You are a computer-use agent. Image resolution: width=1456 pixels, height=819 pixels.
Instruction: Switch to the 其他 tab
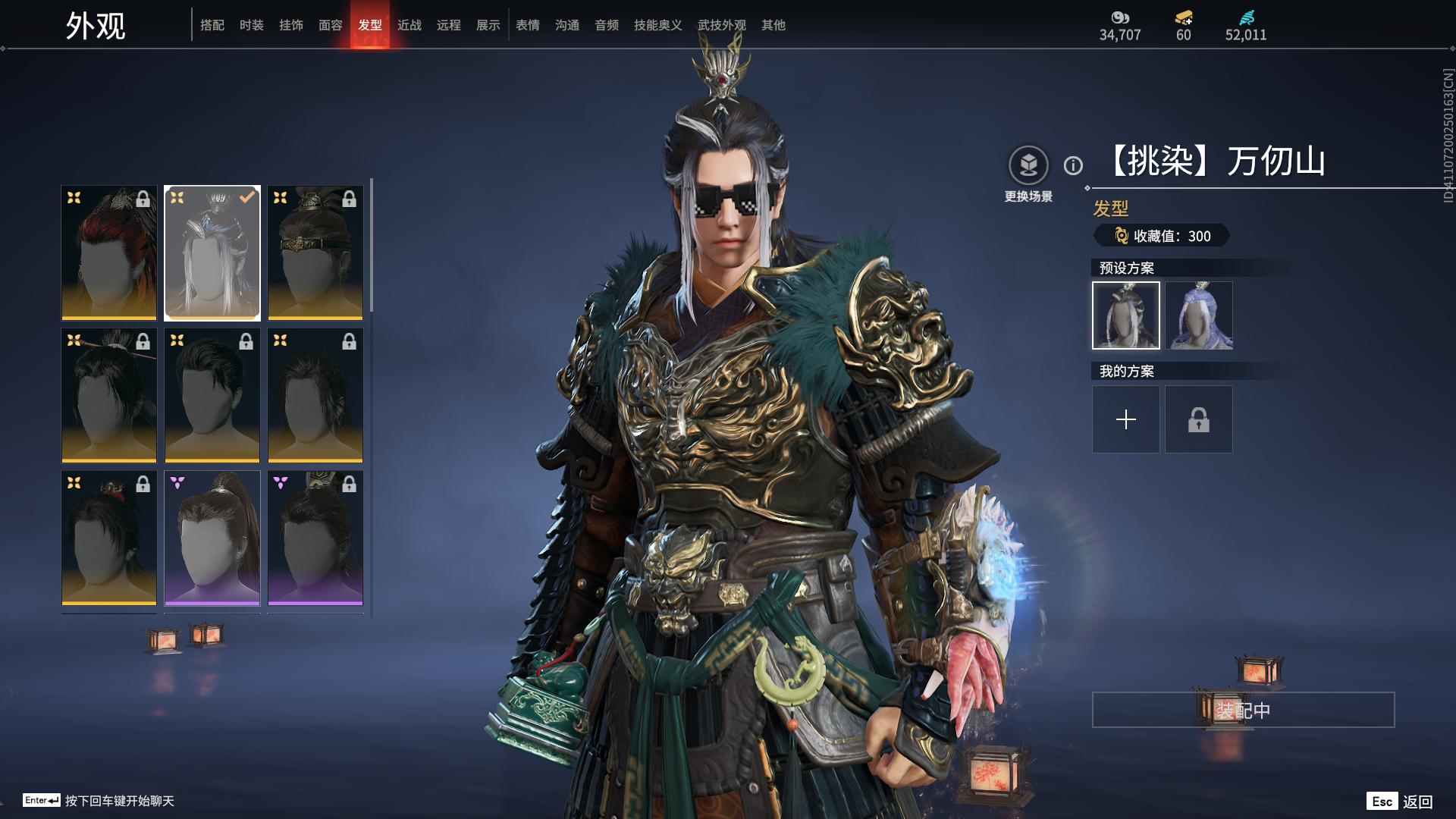coord(773,25)
